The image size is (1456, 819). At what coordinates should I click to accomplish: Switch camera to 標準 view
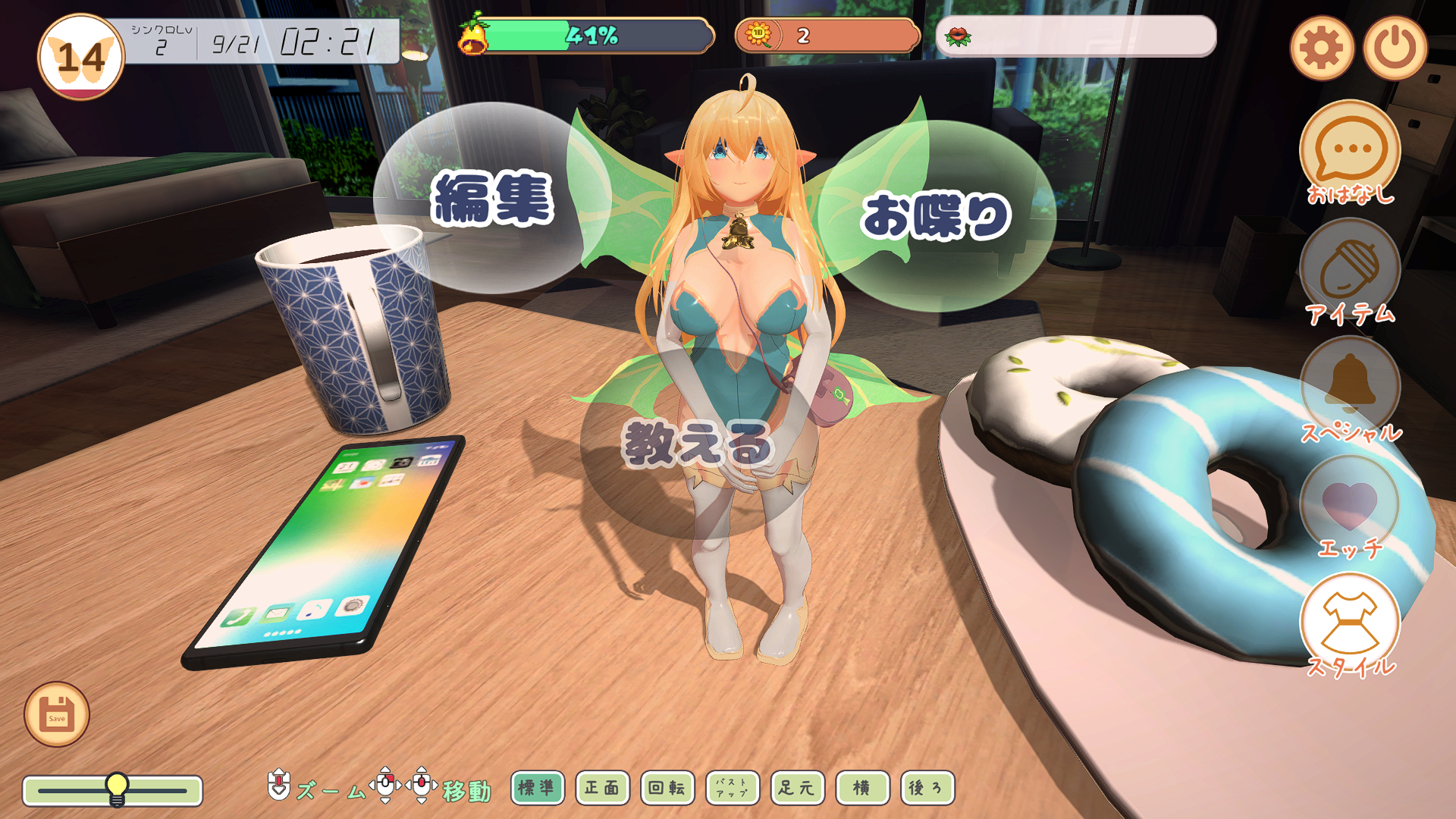537,788
